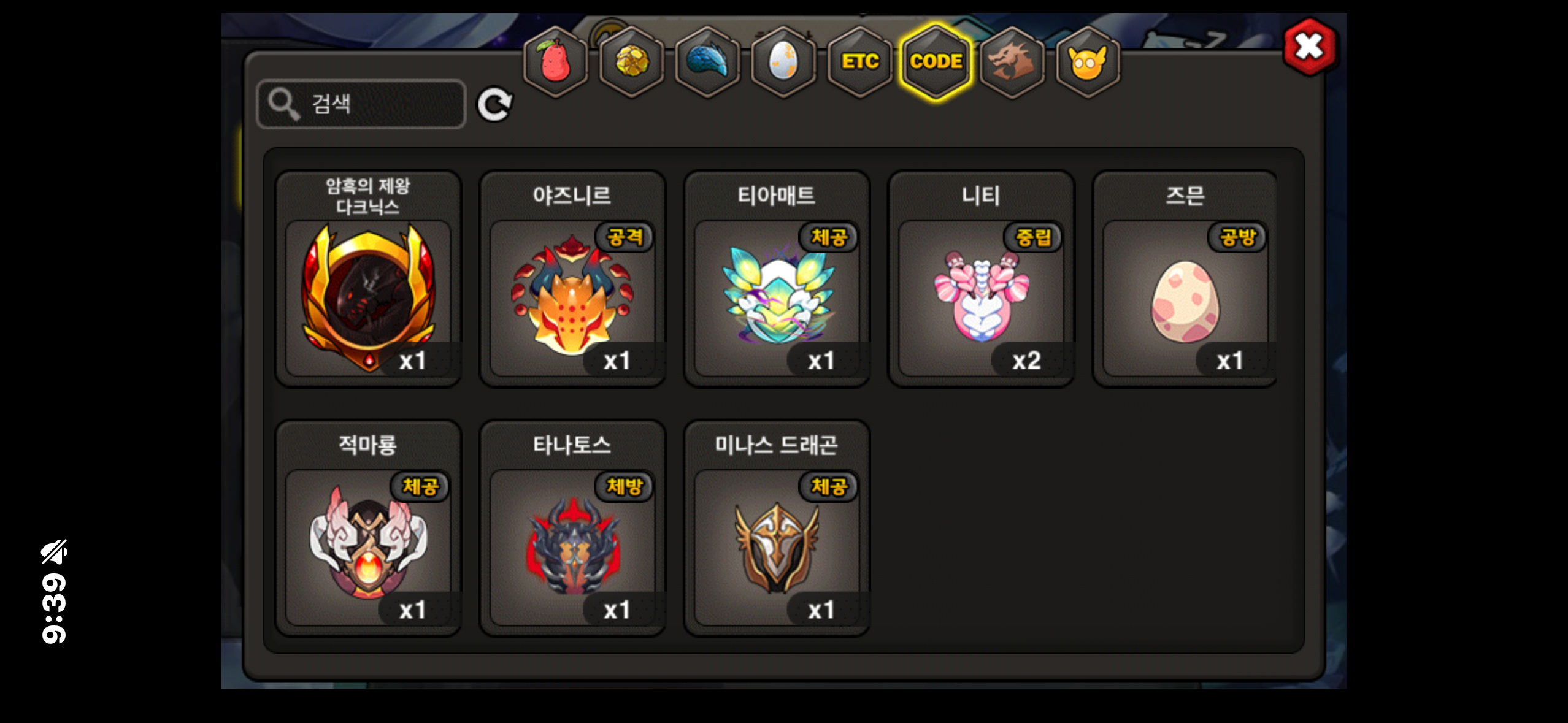
Task: Switch to the red fruit tab
Action: pyautogui.click(x=555, y=62)
